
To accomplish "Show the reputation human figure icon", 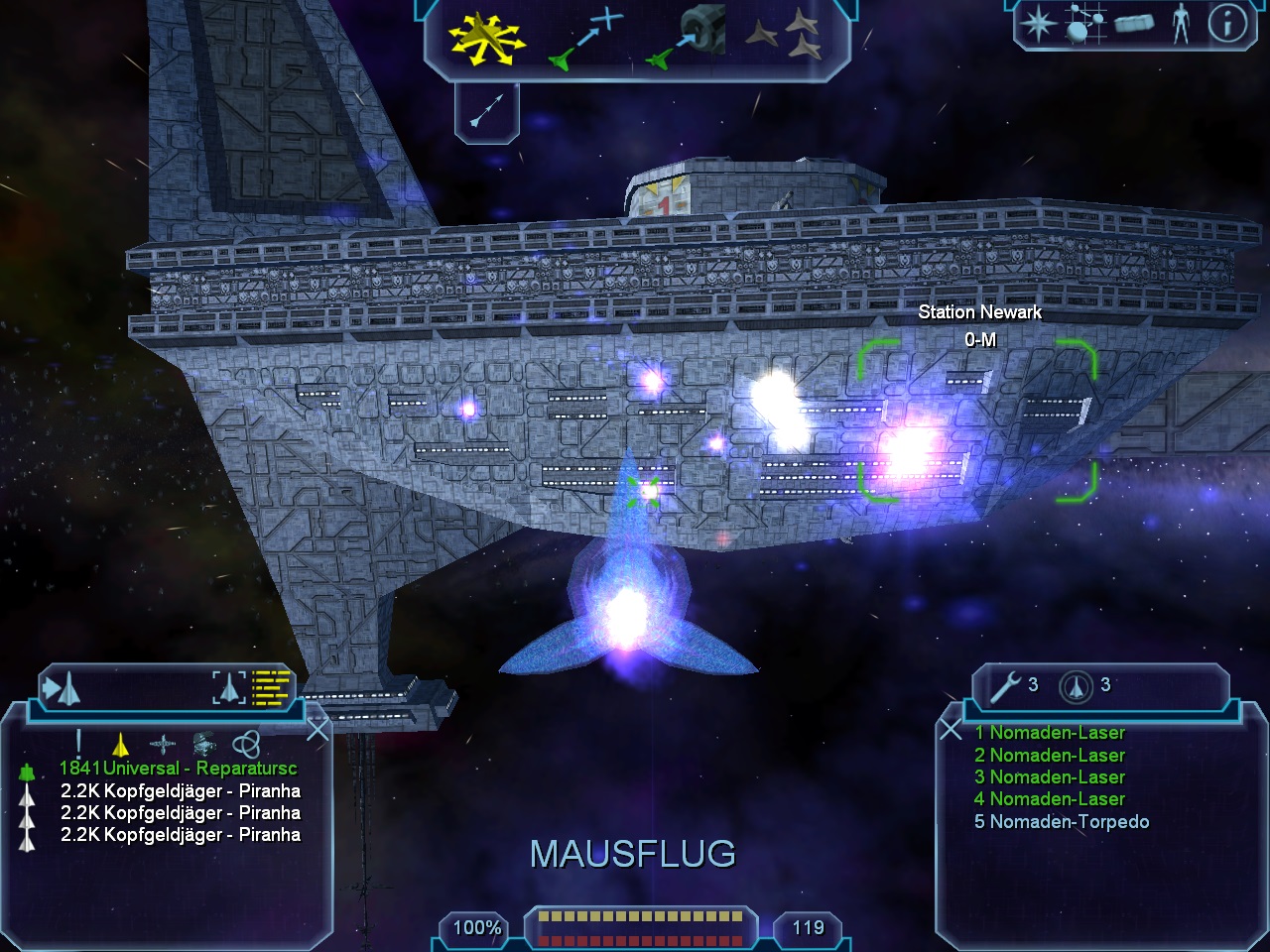I will pos(1180,24).
